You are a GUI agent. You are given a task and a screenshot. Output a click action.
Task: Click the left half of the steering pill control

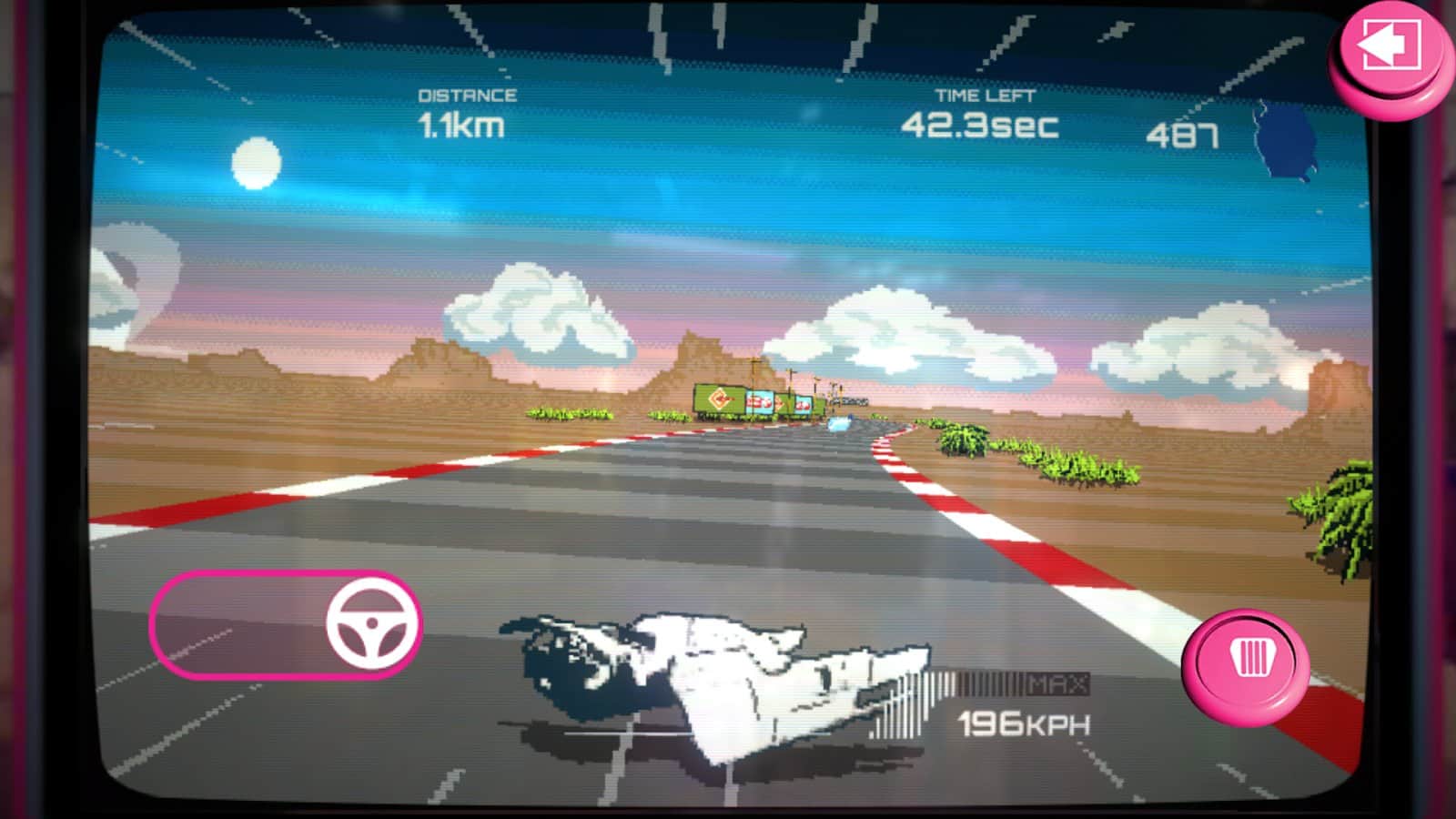click(218, 624)
